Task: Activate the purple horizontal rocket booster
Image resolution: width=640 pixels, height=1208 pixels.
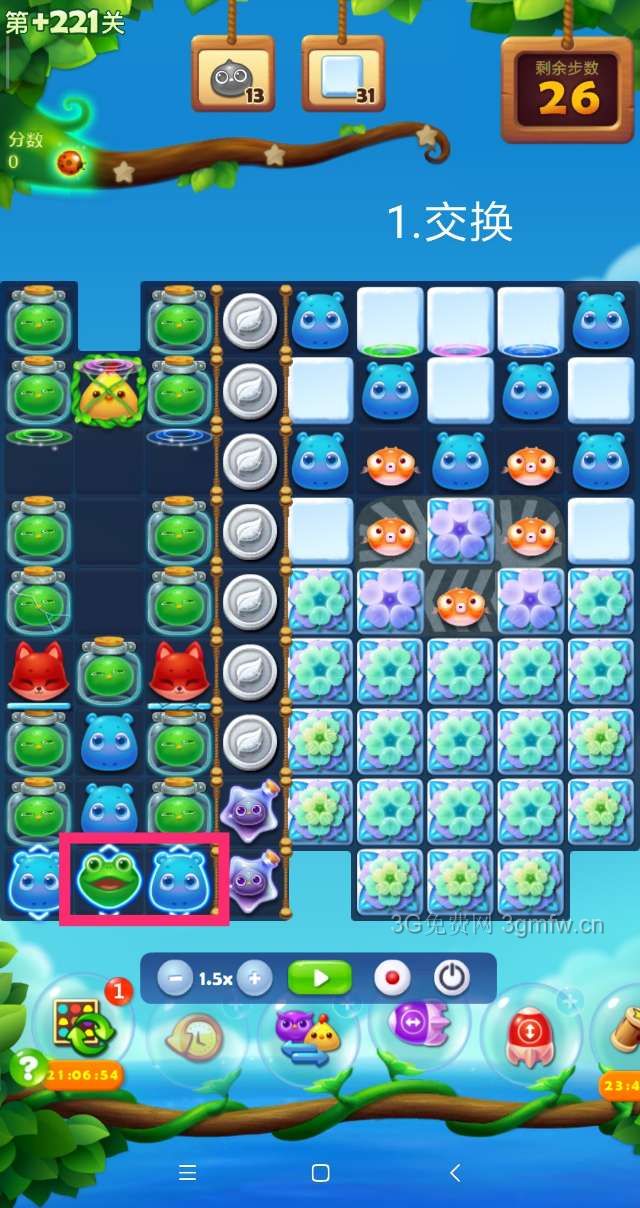Action: click(x=420, y=1025)
